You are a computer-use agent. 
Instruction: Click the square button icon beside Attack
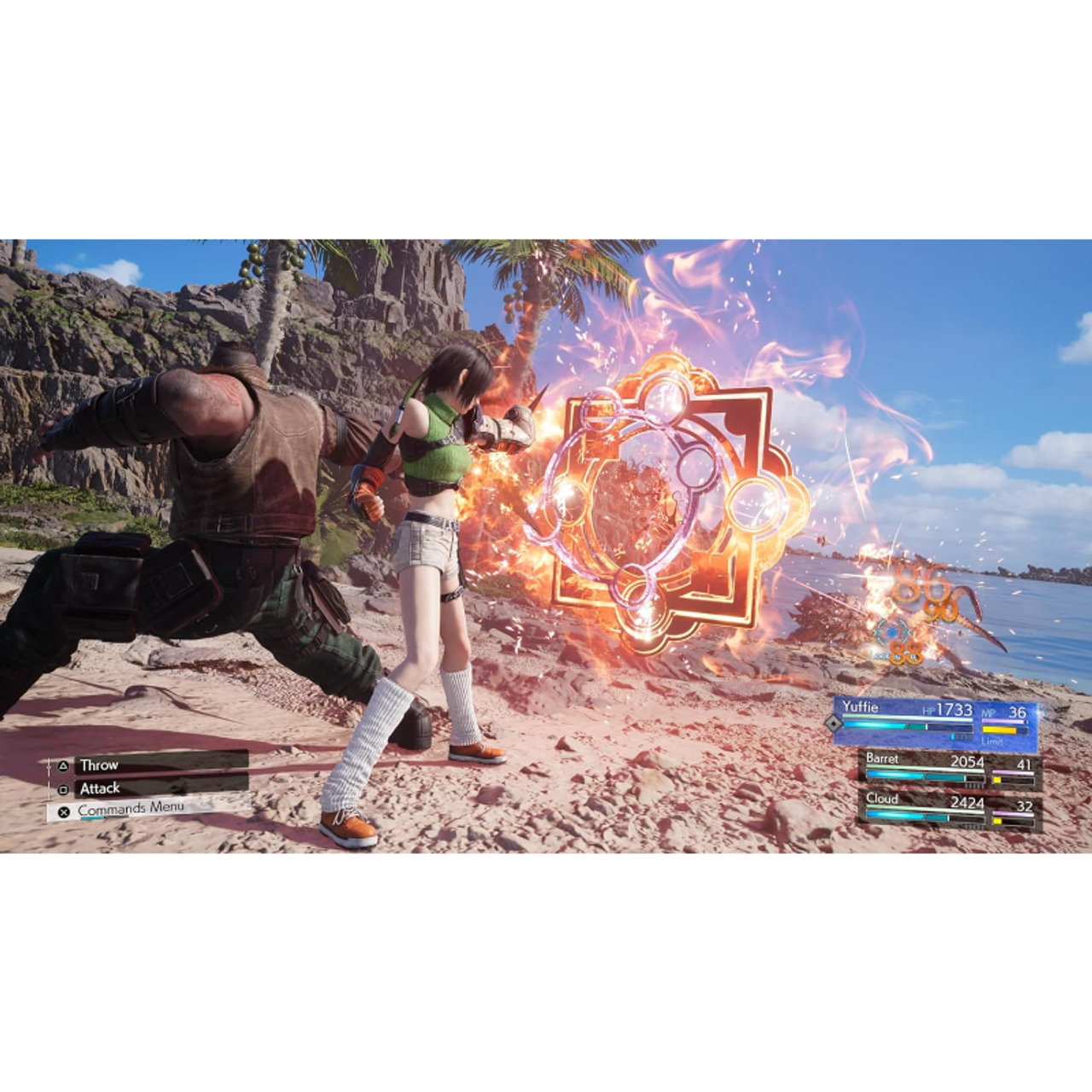coord(64,789)
